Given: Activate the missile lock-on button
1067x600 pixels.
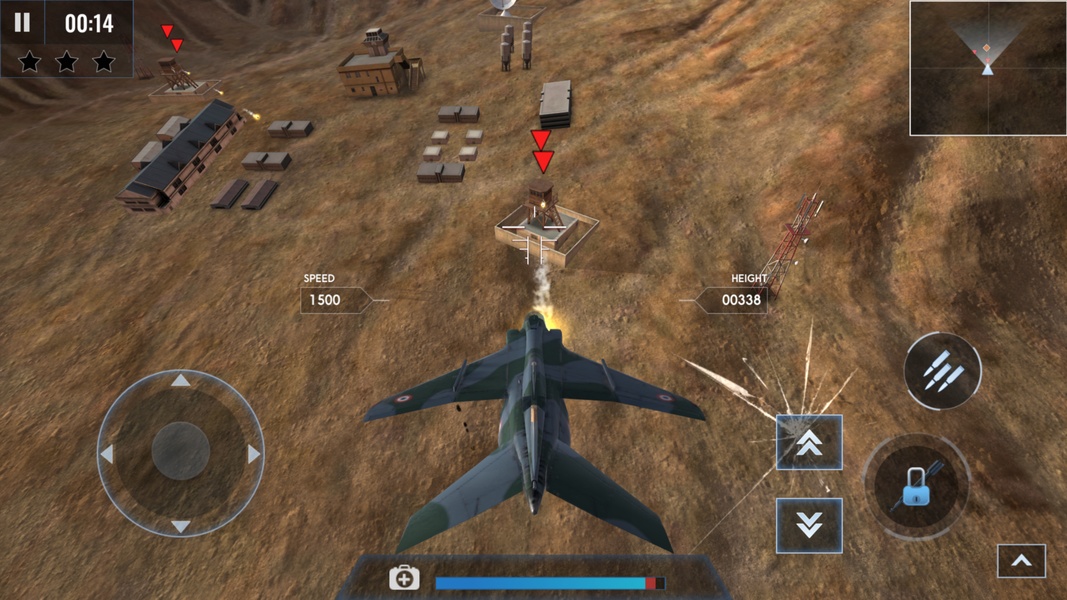Looking at the screenshot, I should 917,487.
